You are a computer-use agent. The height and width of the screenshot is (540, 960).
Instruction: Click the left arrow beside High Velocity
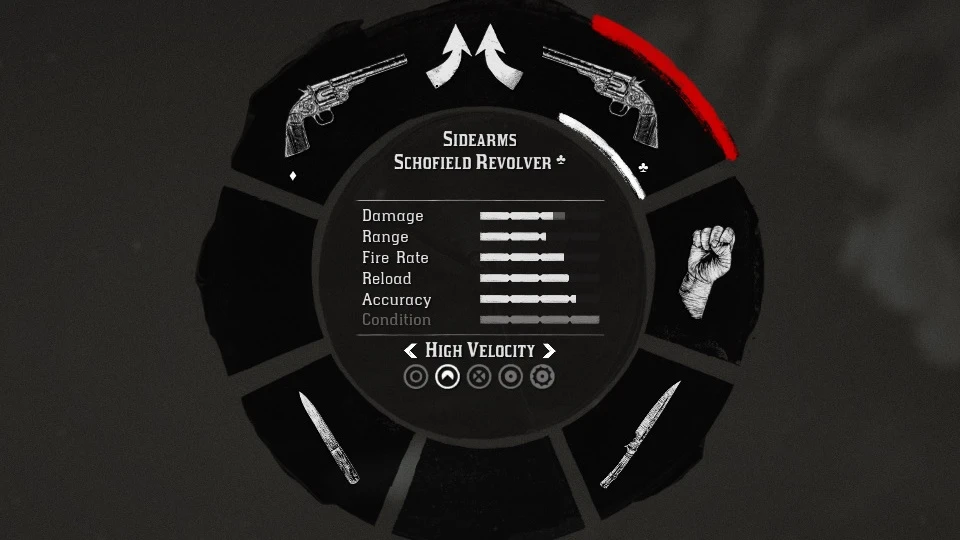(411, 351)
